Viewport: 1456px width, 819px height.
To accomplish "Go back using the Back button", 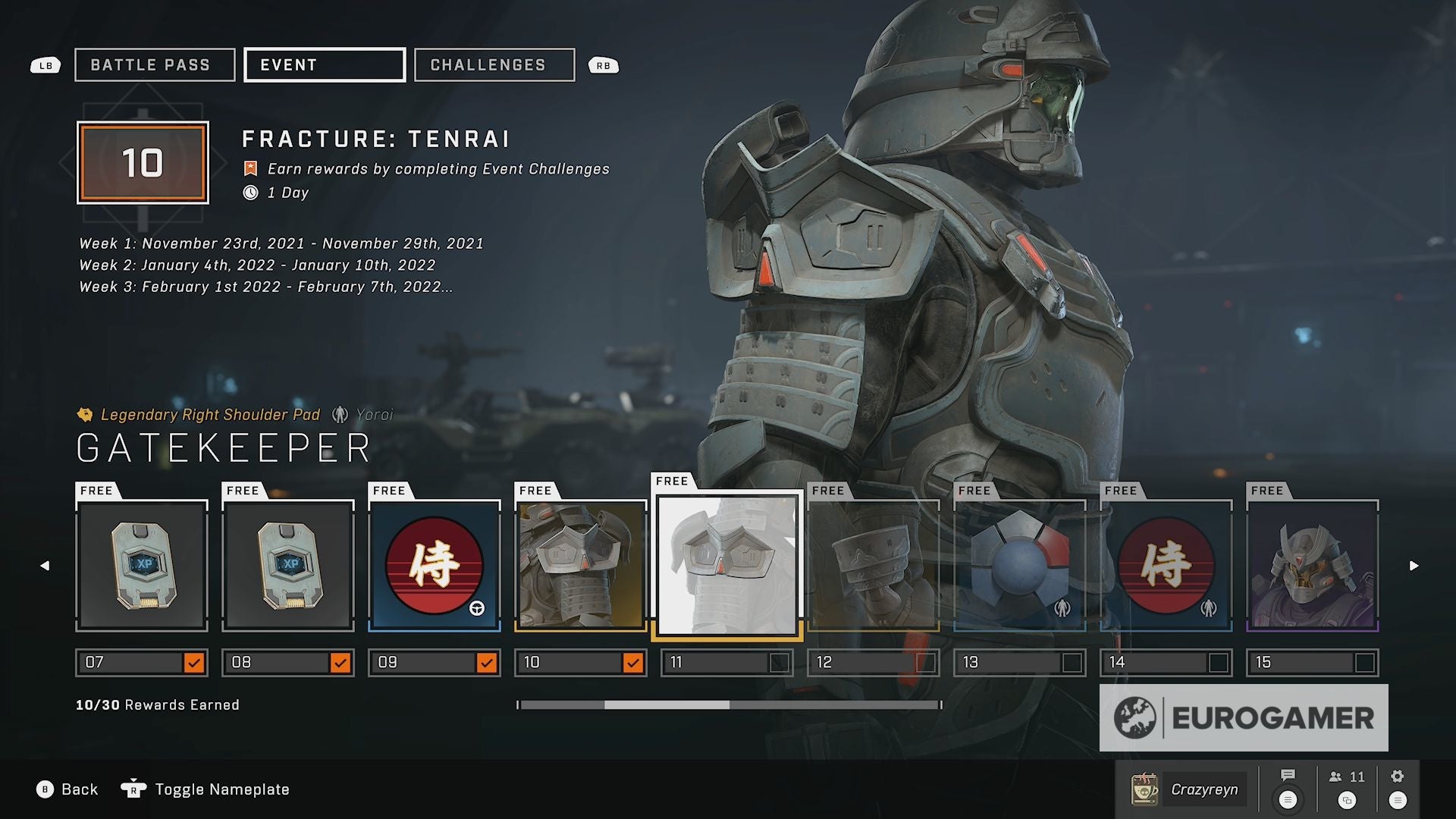I will click(68, 789).
